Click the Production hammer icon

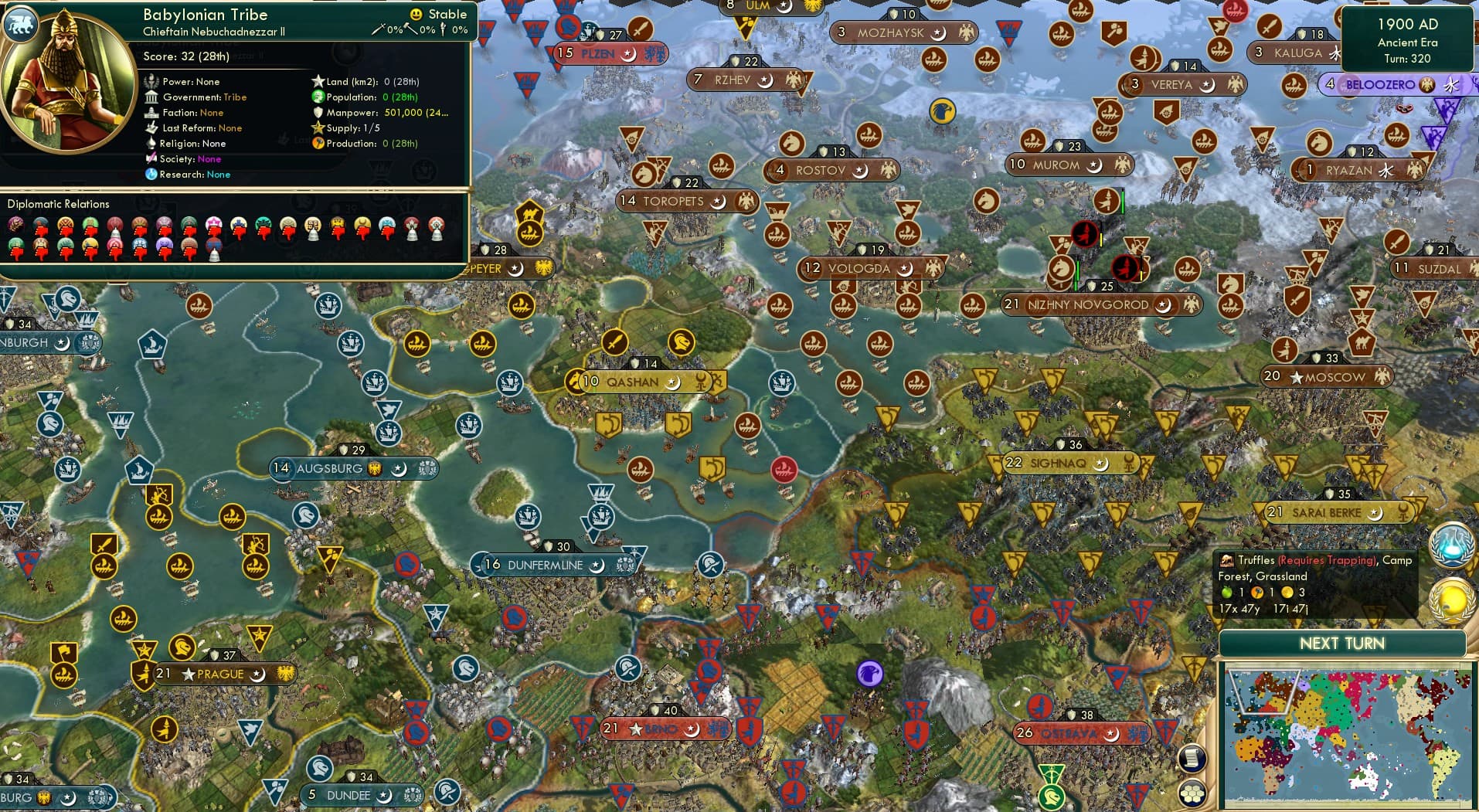point(317,144)
